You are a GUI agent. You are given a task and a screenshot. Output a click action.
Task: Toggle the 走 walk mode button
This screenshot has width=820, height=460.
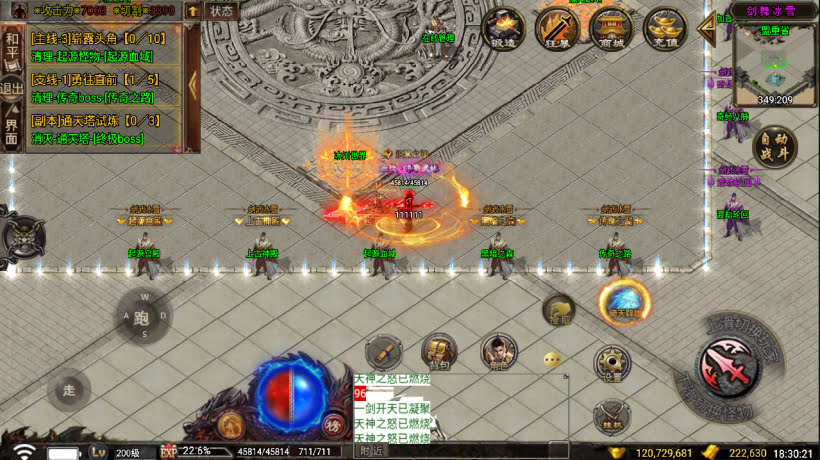[x=68, y=390]
